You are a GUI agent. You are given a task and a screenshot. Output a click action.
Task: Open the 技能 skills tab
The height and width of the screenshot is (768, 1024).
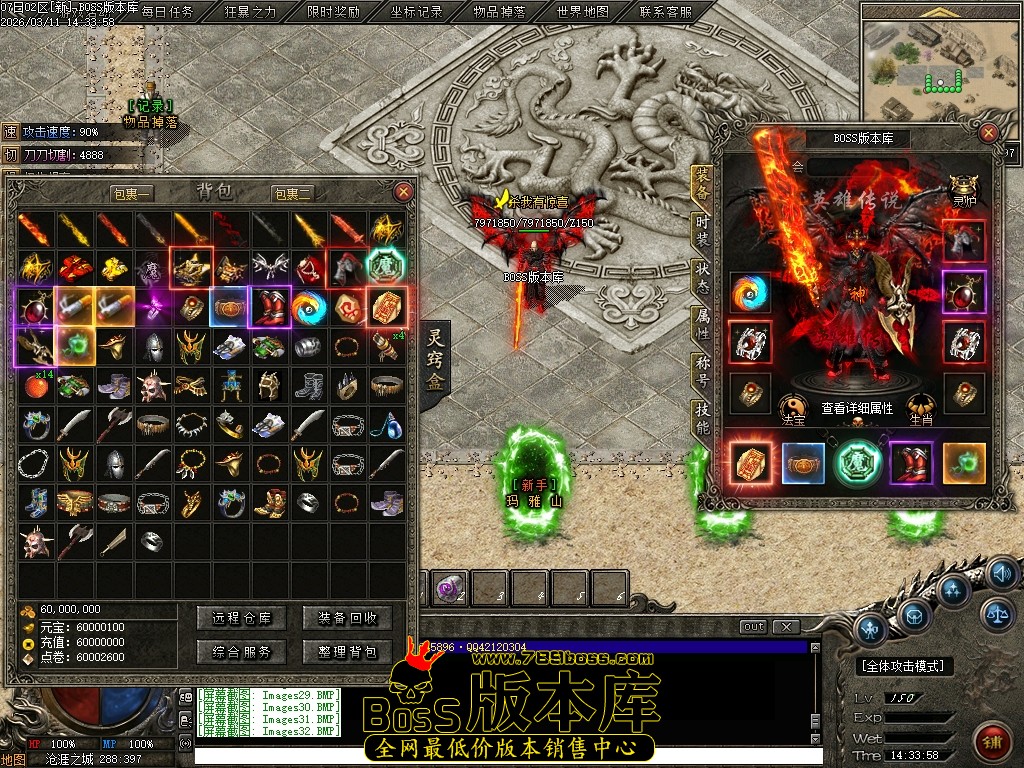coord(702,418)
